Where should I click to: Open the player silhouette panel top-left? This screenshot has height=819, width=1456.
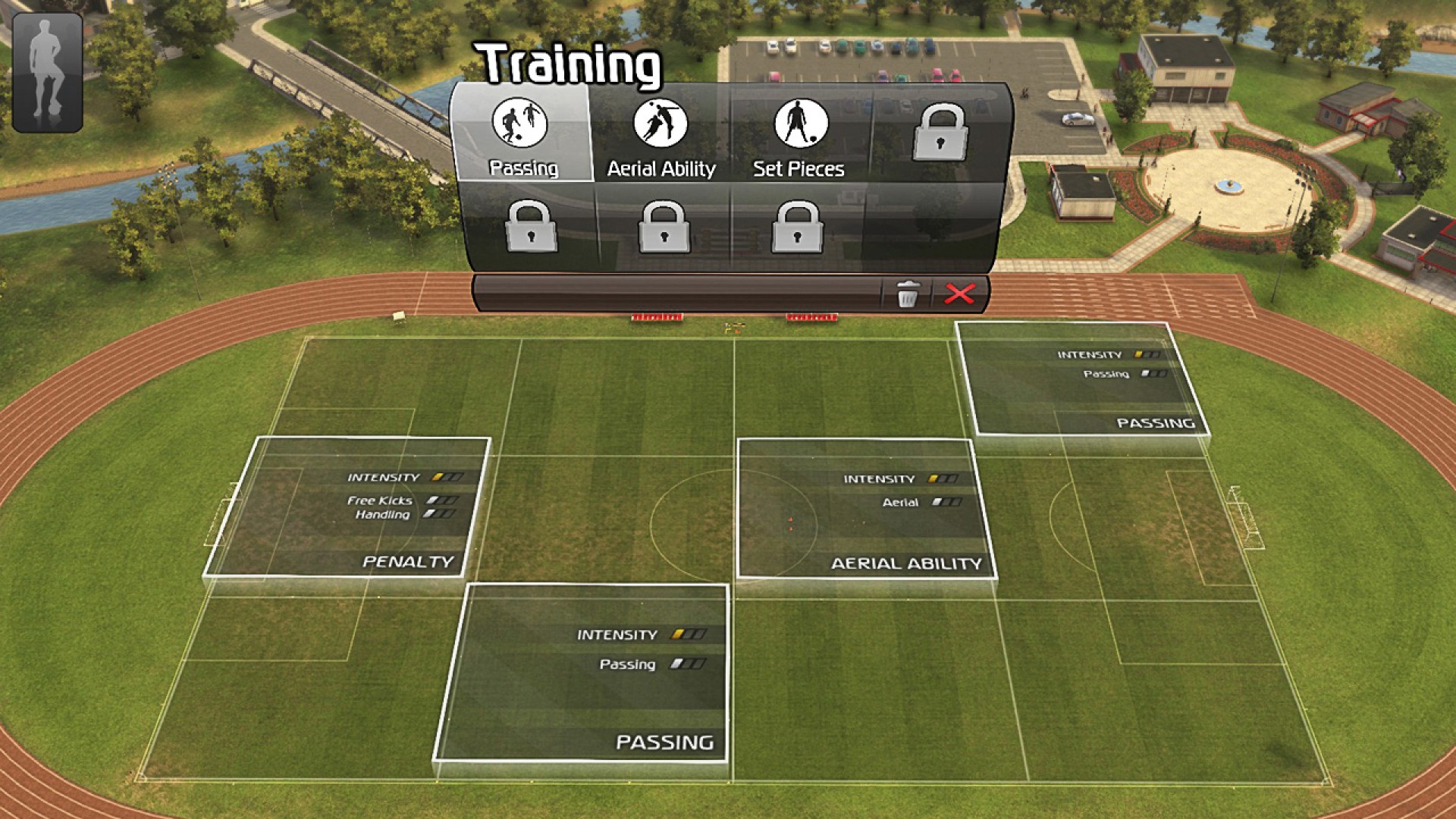click(x=47, y=69)
